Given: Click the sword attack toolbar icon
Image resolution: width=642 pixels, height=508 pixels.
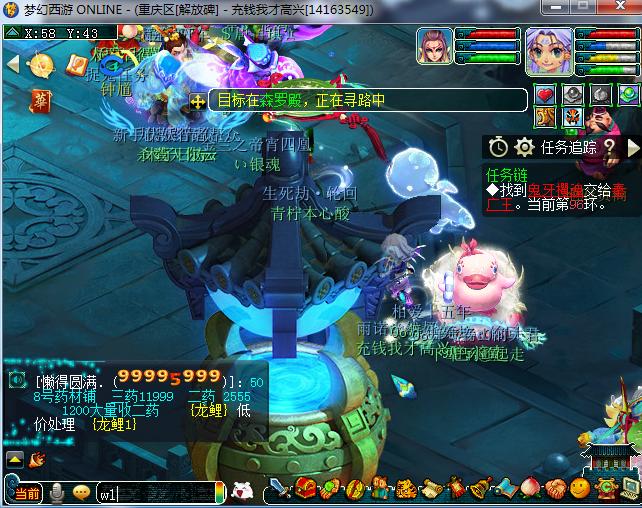Looking at the screenshot, I should (x=281, y=490).
